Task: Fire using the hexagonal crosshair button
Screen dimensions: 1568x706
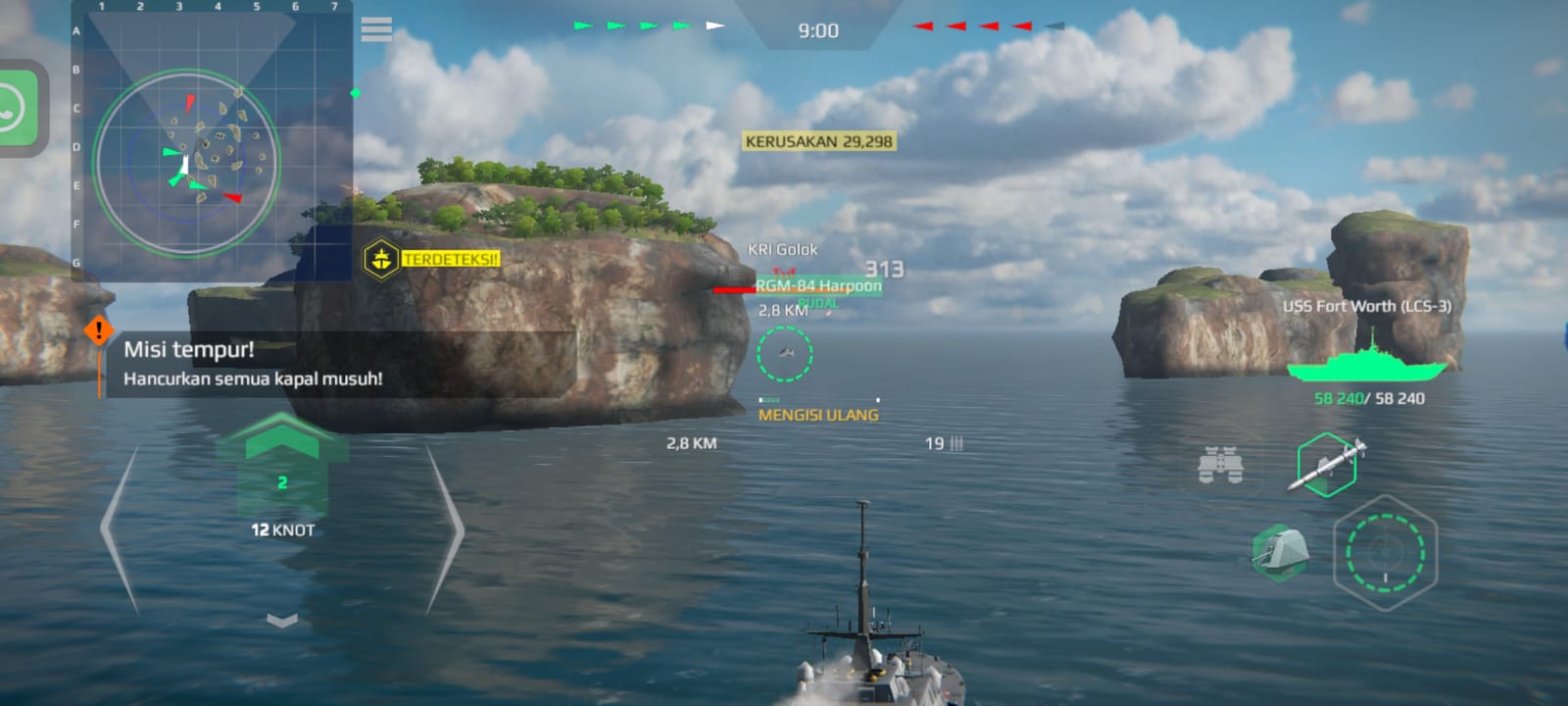Action: [x=1385, y=552]
